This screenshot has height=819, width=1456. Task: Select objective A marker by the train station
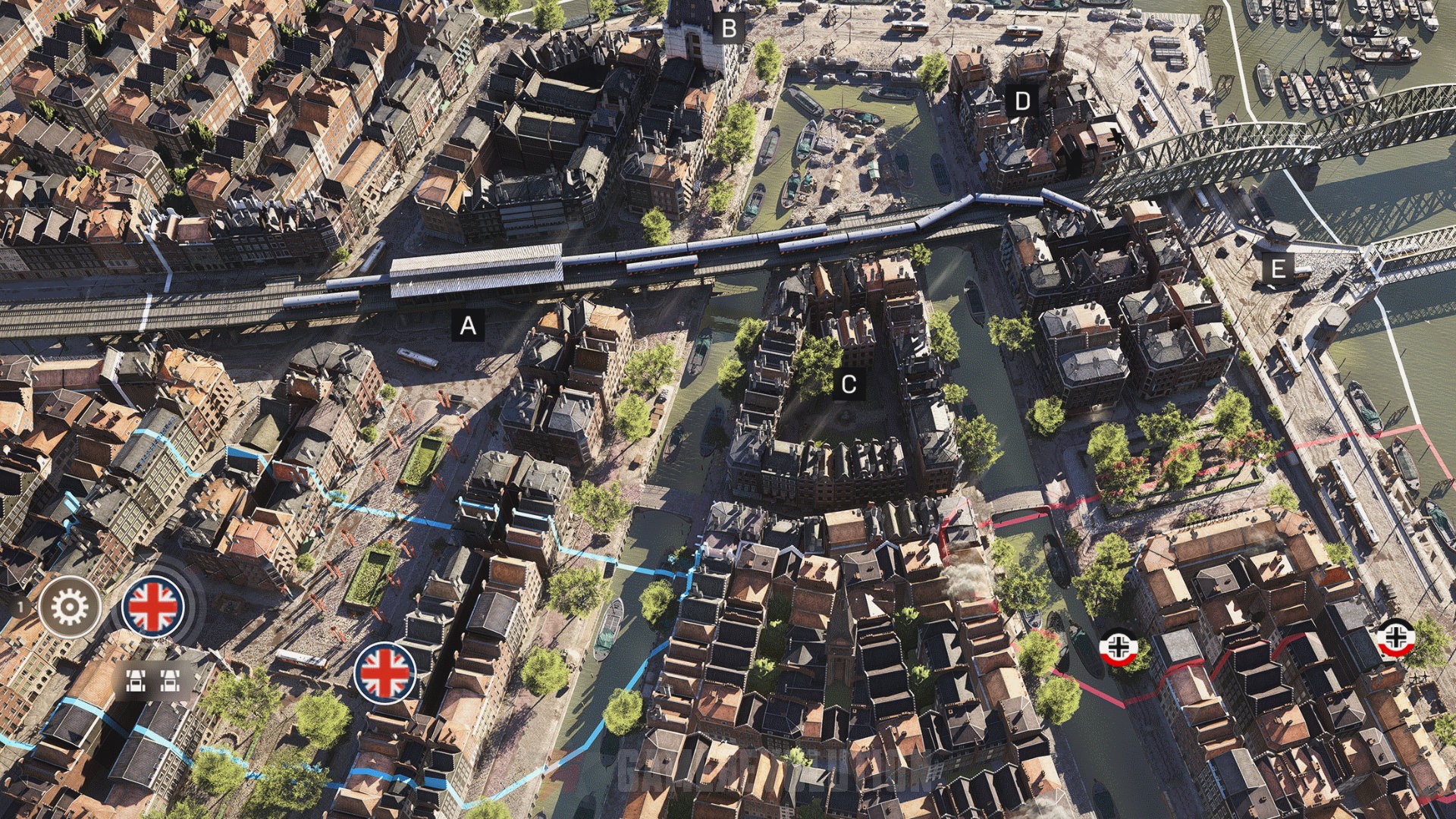tap(469, 326)
